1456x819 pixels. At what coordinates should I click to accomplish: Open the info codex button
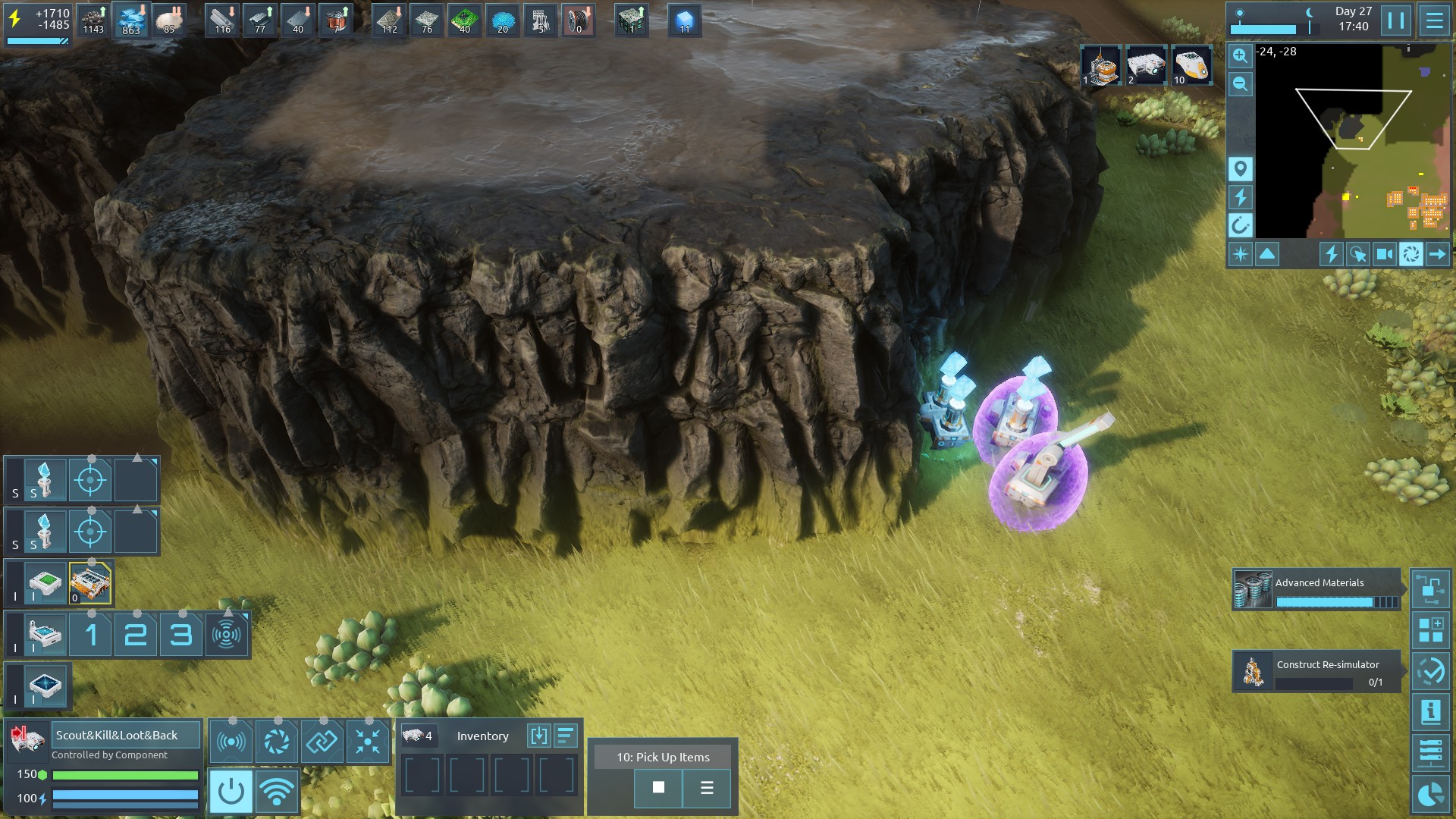(1430, 712)
